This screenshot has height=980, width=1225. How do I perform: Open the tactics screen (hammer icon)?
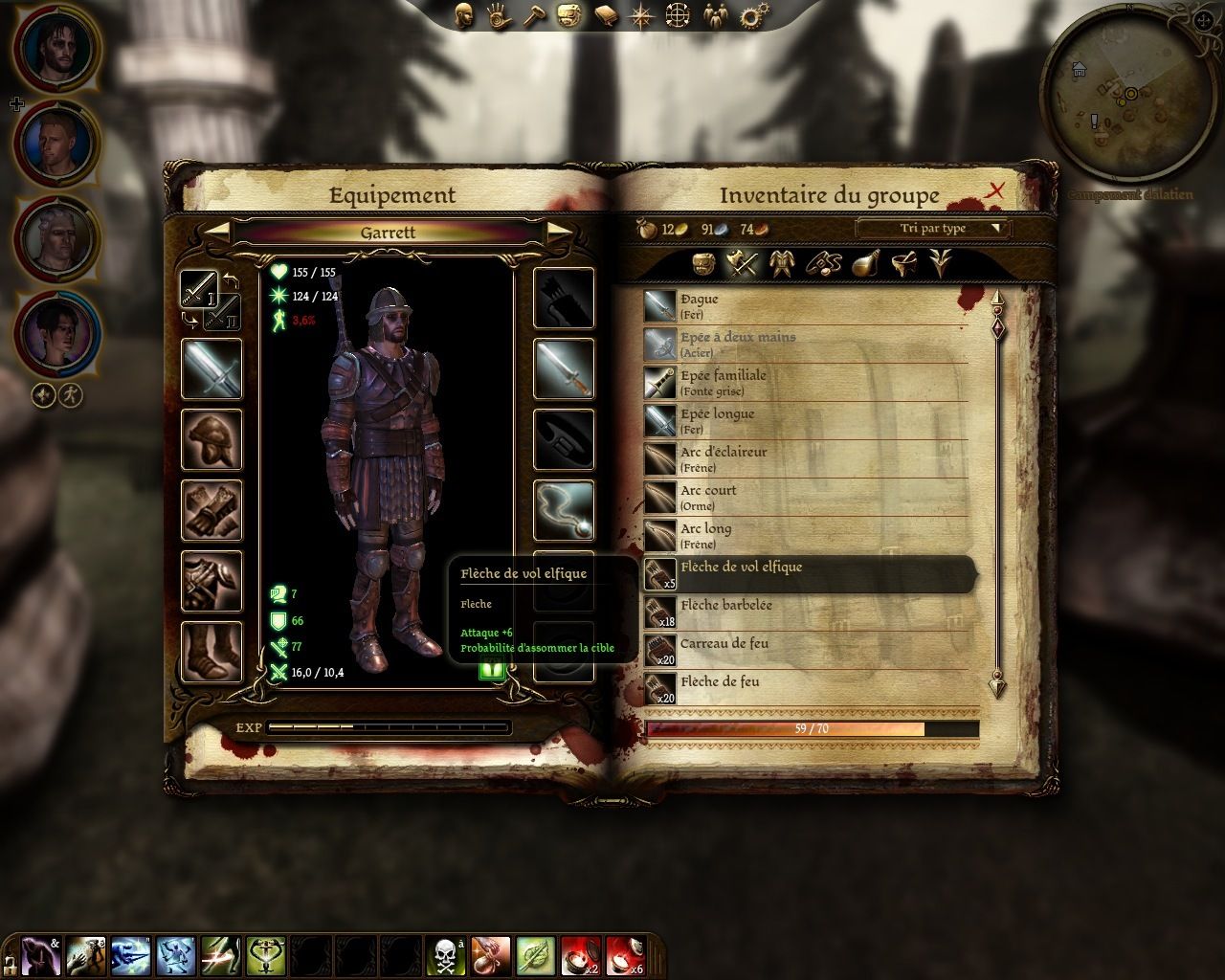click(532, 13)
